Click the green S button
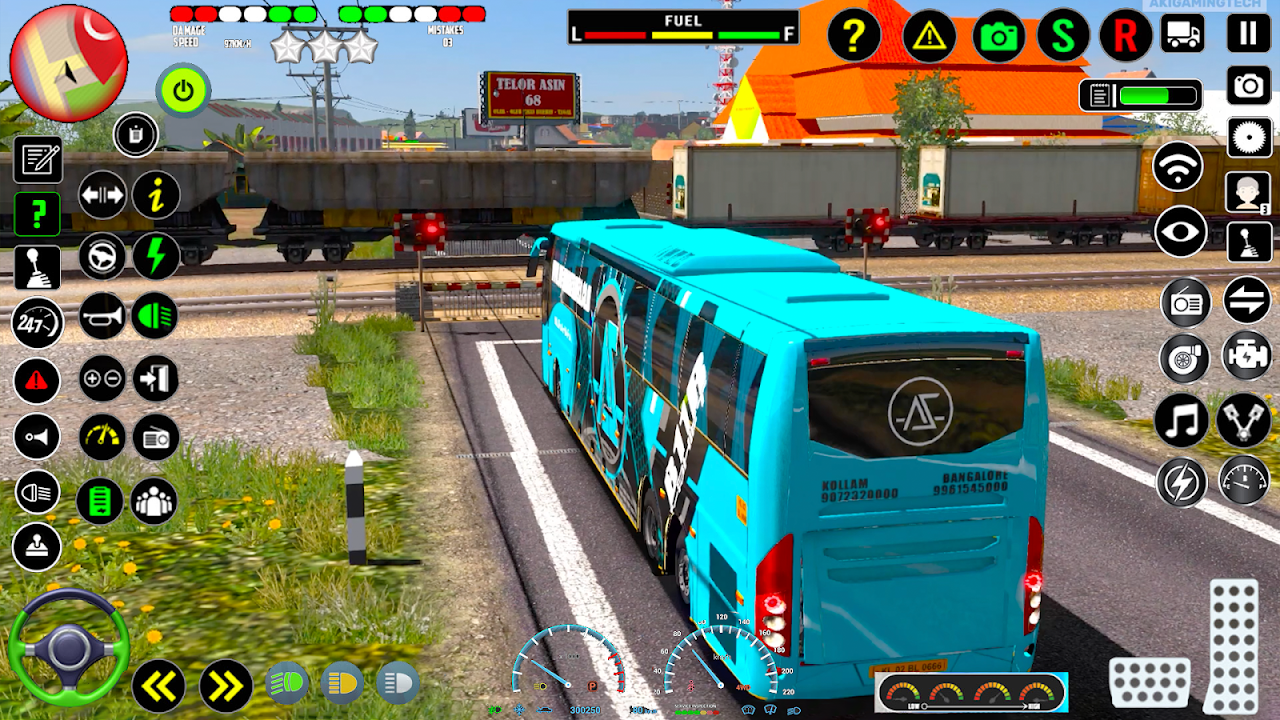Screen dimensions: 1280x720 tap(1063, 36)
